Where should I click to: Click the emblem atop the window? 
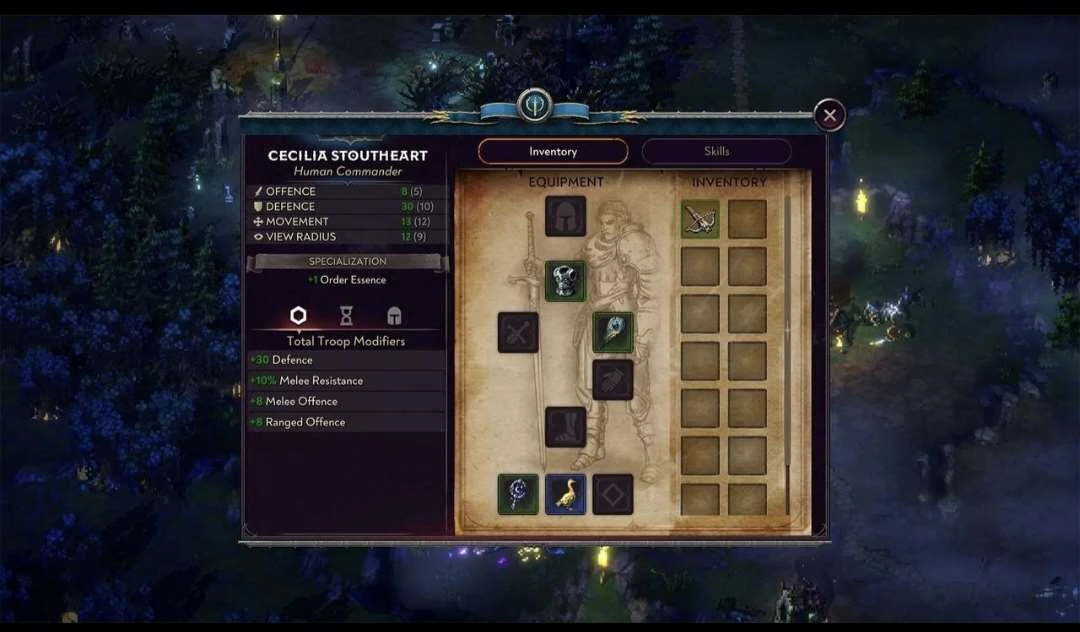(534, 105)
